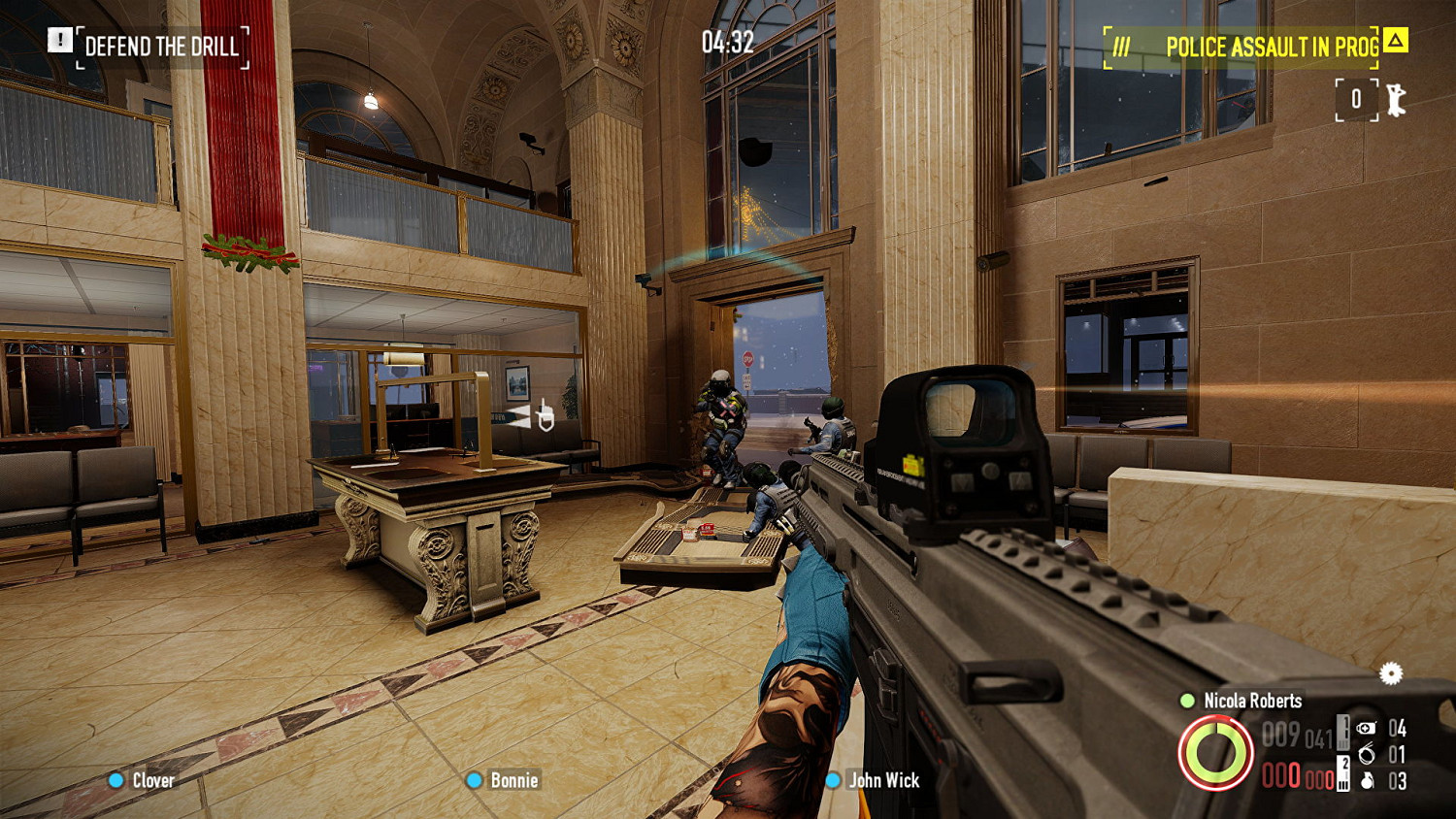Viewport: 1456px width, 819px height.
Task: Toggle Nicola Roberts' green status dot
Action: coord(1186,701)
